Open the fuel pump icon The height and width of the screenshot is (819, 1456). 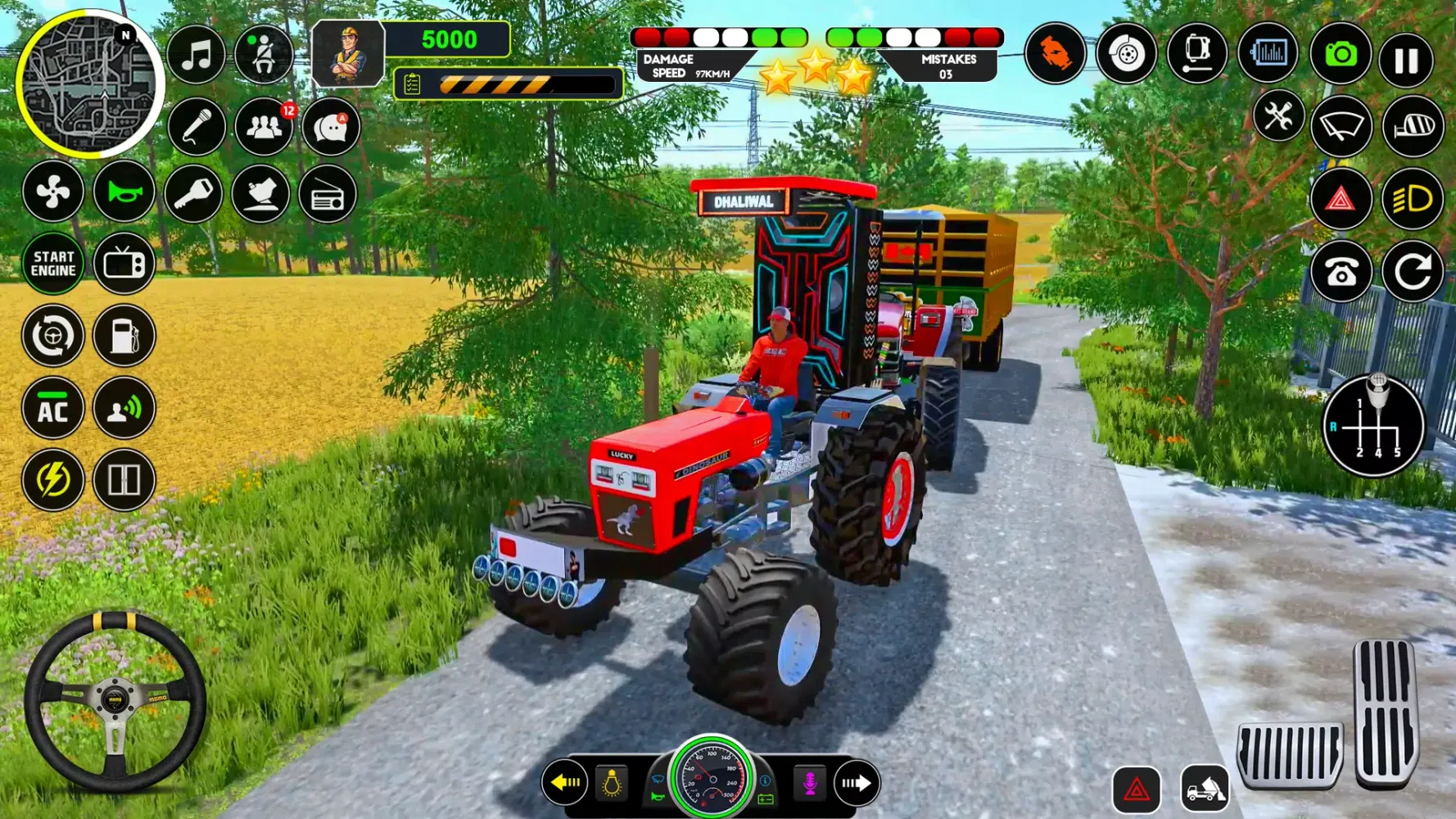click(x=124, y=336)
